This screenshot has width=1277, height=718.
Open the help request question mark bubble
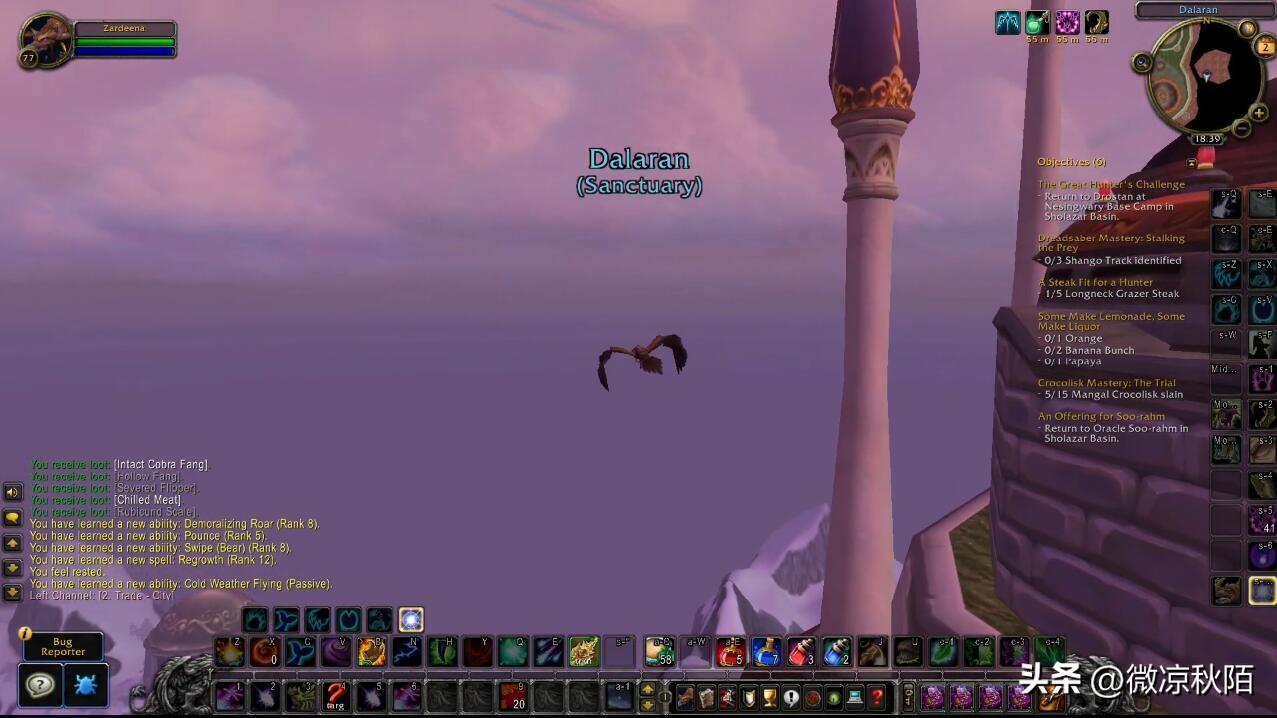pyautogui.click(x=41, y=685)
